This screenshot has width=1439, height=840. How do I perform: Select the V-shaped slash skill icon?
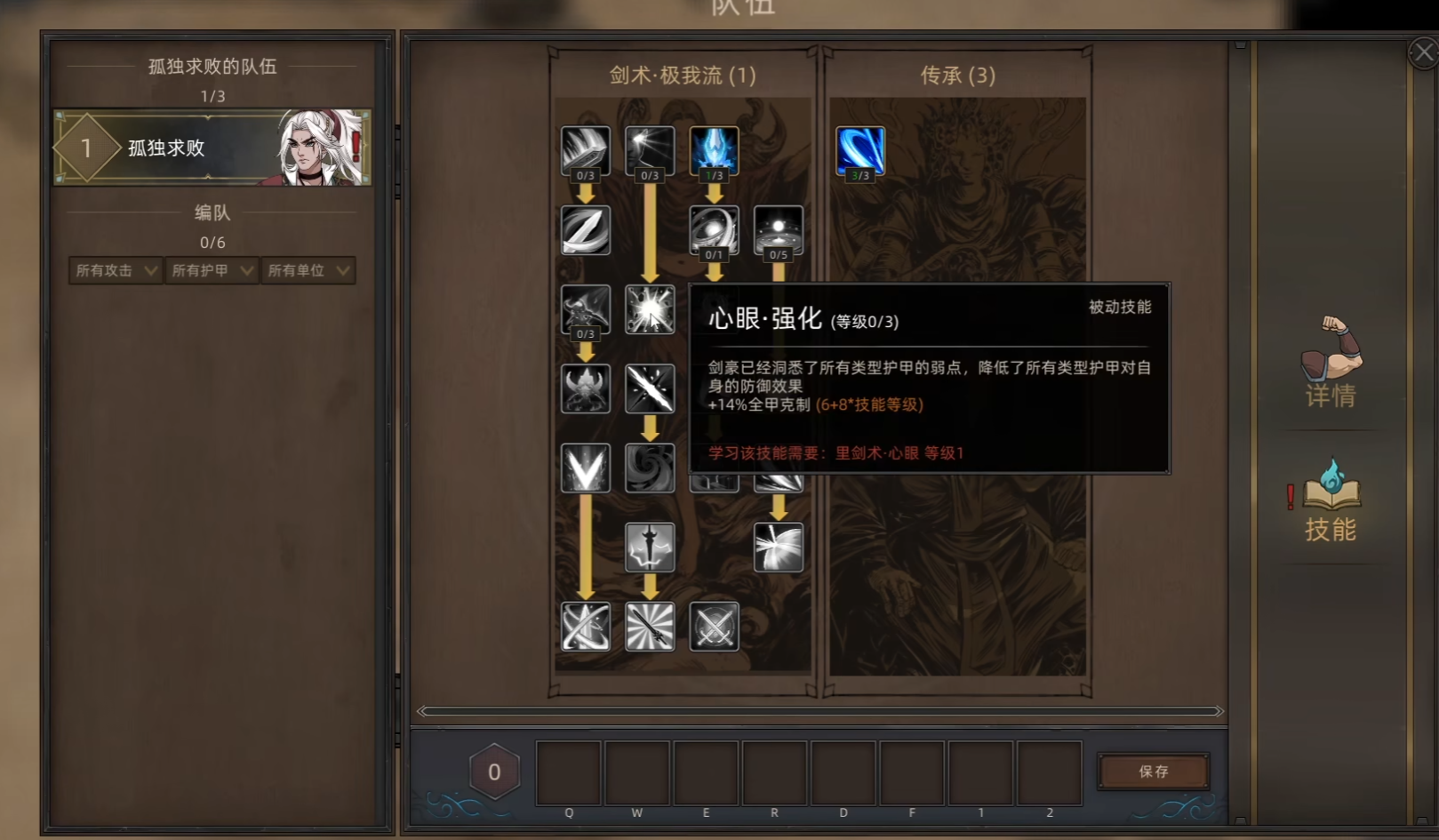(x=586, y=467)
